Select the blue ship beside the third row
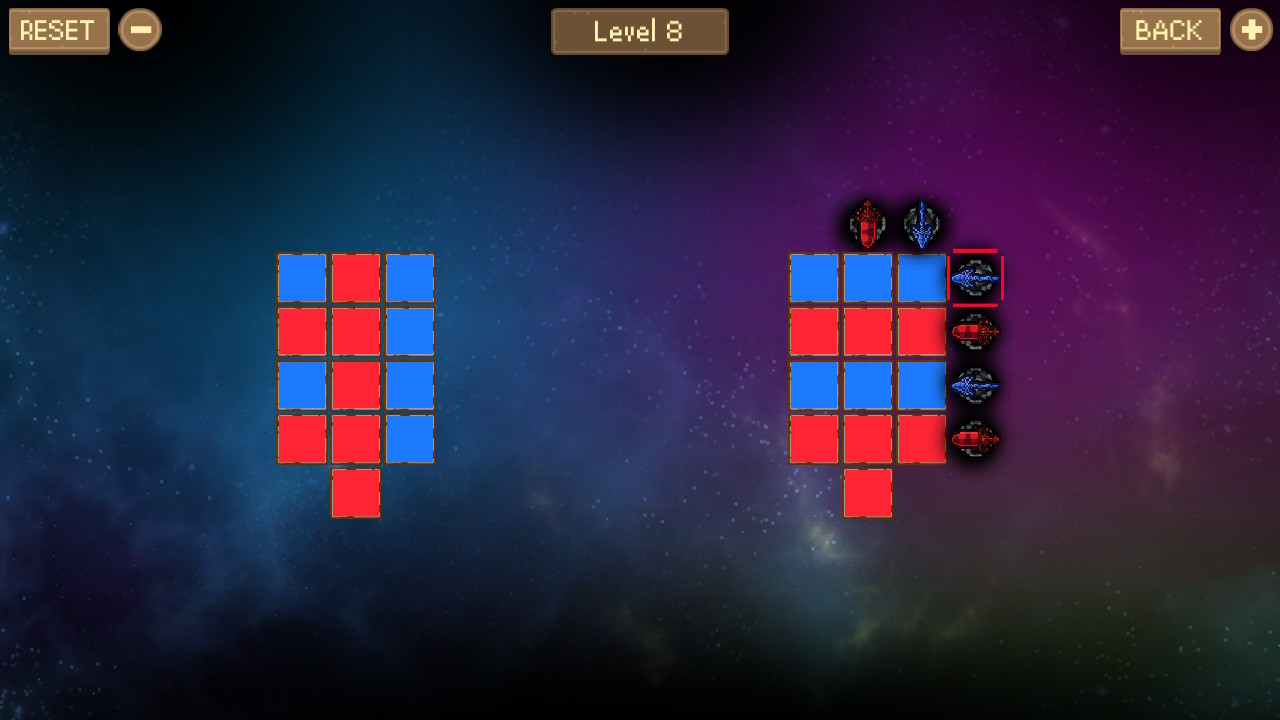The width and height of the screenshot is (1280, 720). tap(975, 387)
